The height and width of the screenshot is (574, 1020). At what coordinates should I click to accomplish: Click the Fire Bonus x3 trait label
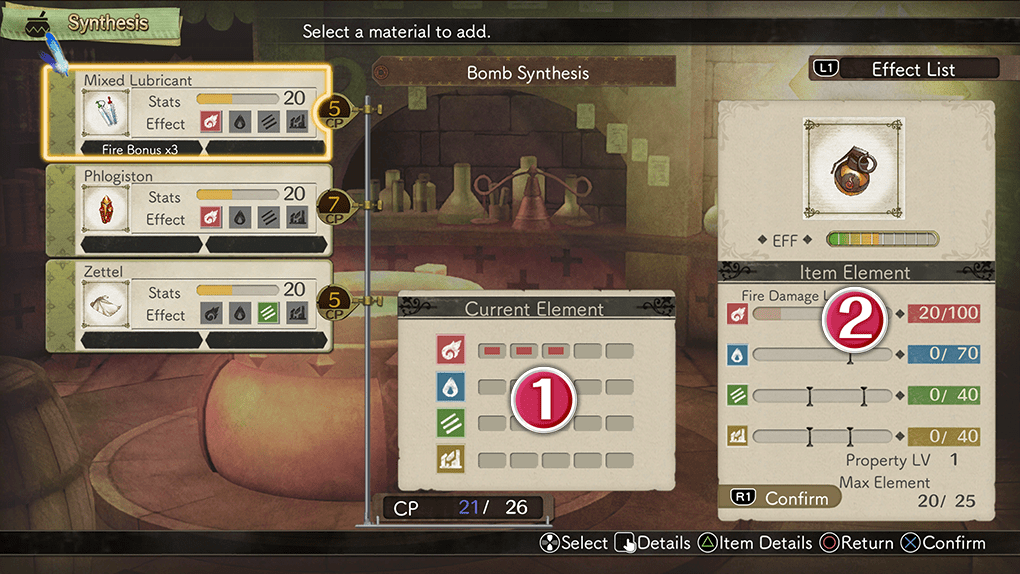pos(140,148)
